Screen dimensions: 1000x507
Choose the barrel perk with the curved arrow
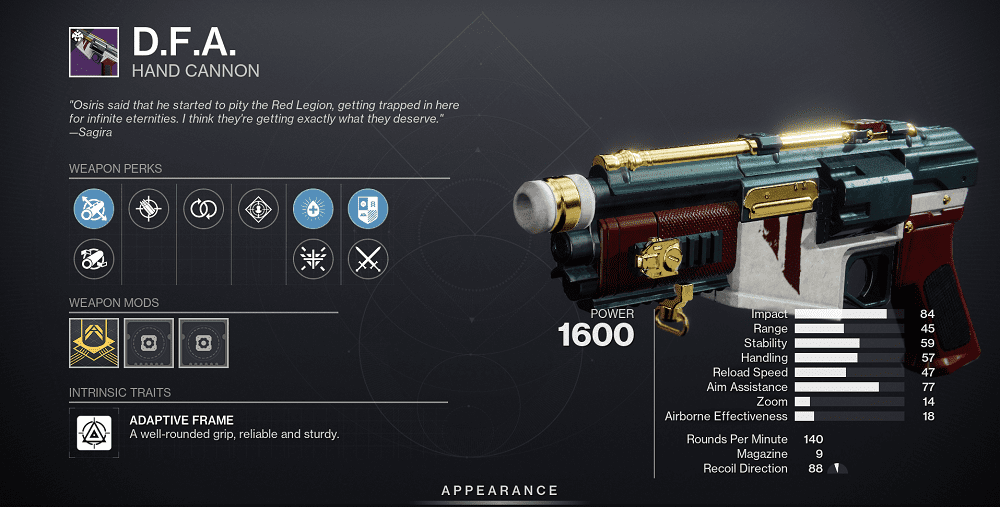[94, 260]
